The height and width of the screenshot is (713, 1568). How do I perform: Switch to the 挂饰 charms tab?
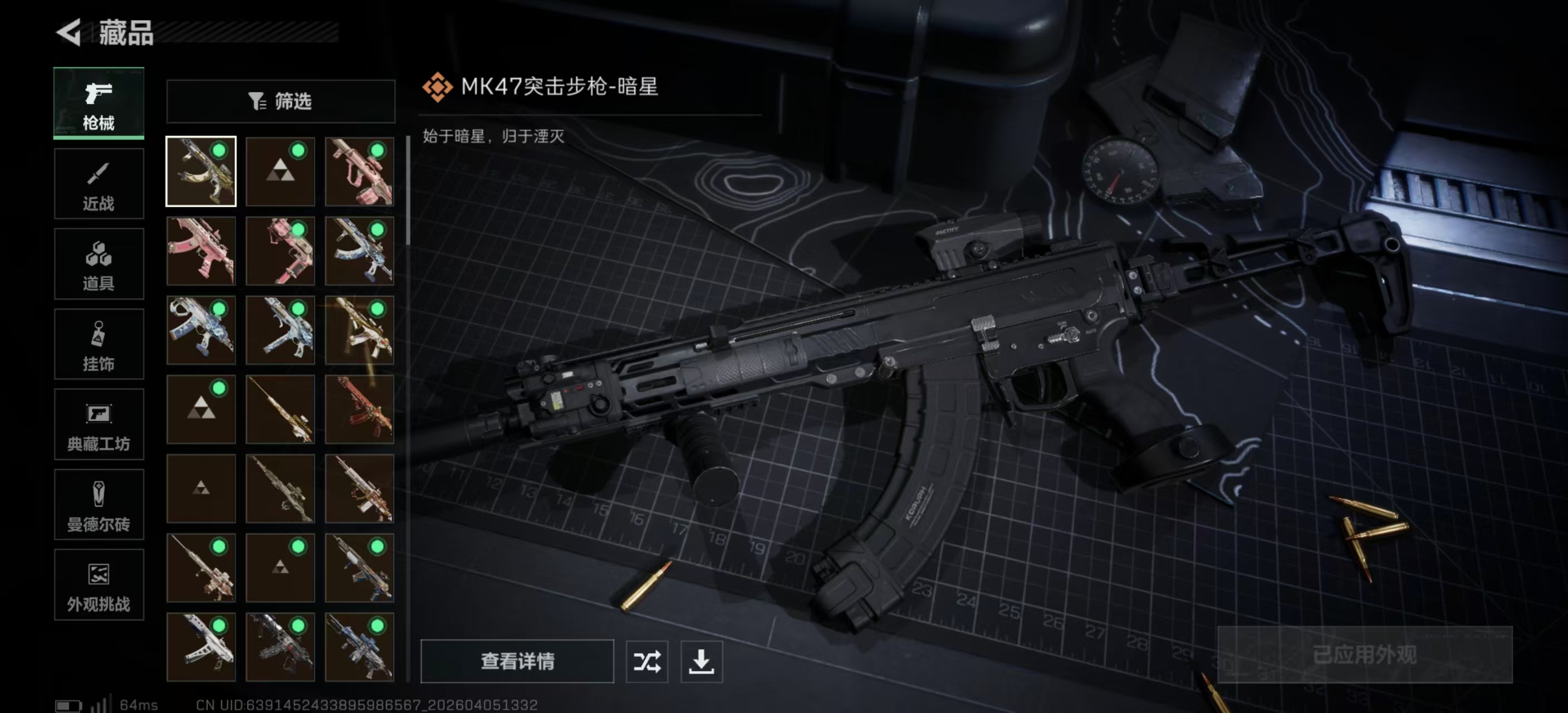coord(99,345)
